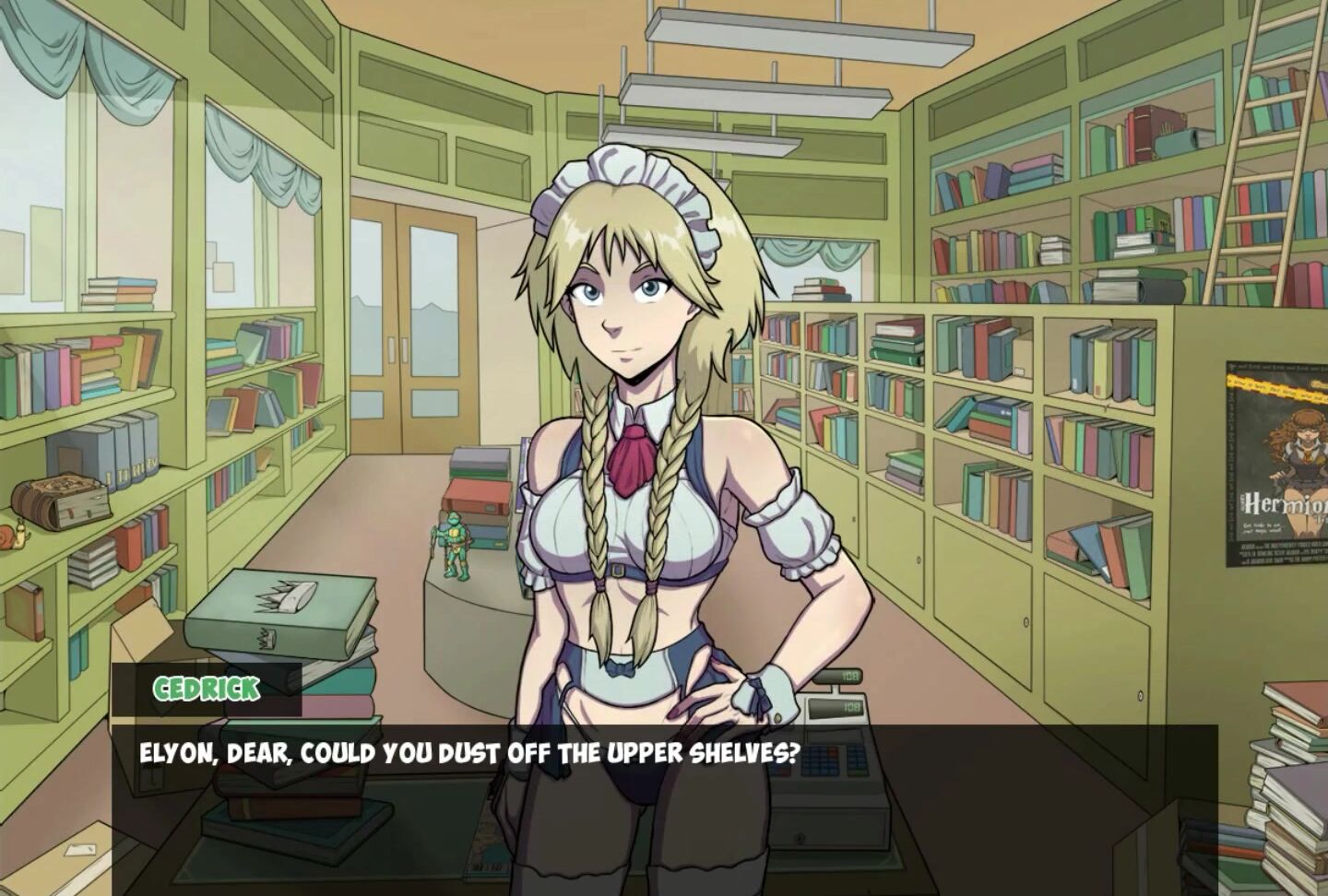The image size is (1328, 896).
Task: Click the red button on the register keypad
Action: point(832,751)
